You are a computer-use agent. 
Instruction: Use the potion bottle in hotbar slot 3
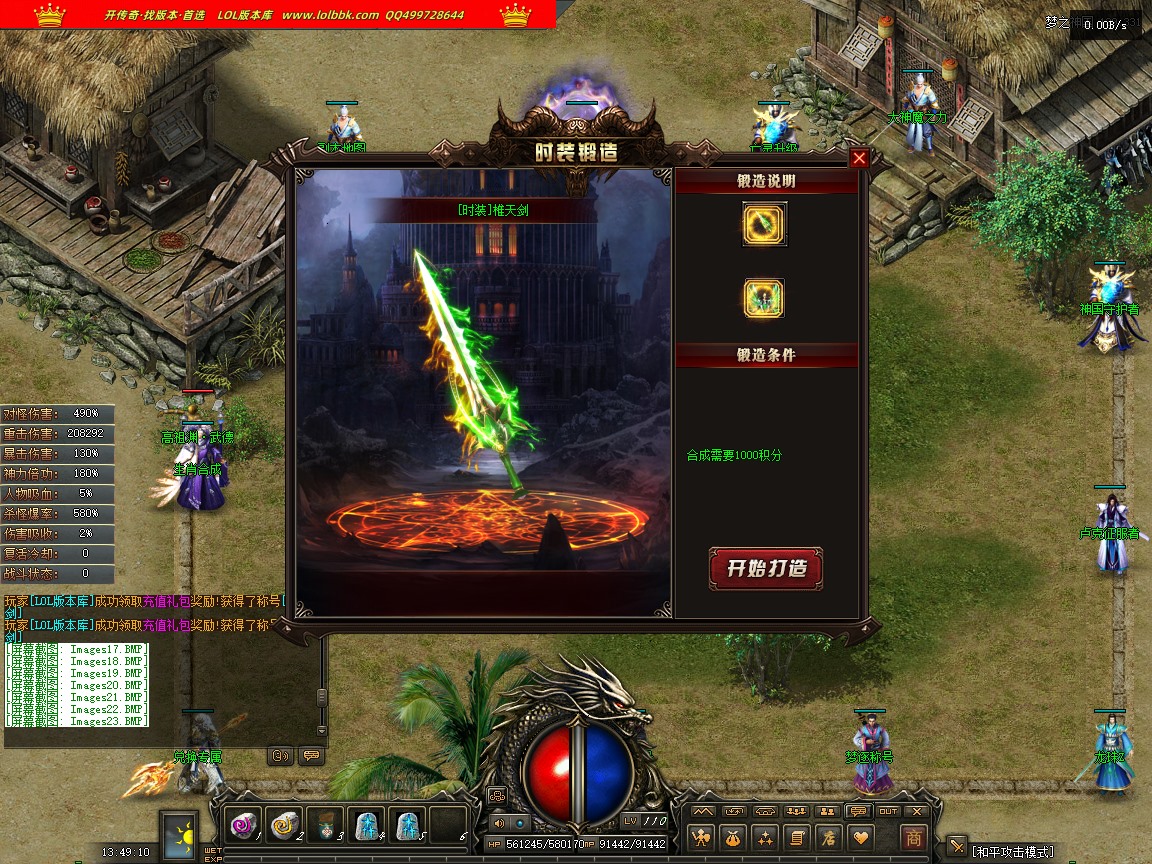(x=325, y=824)
